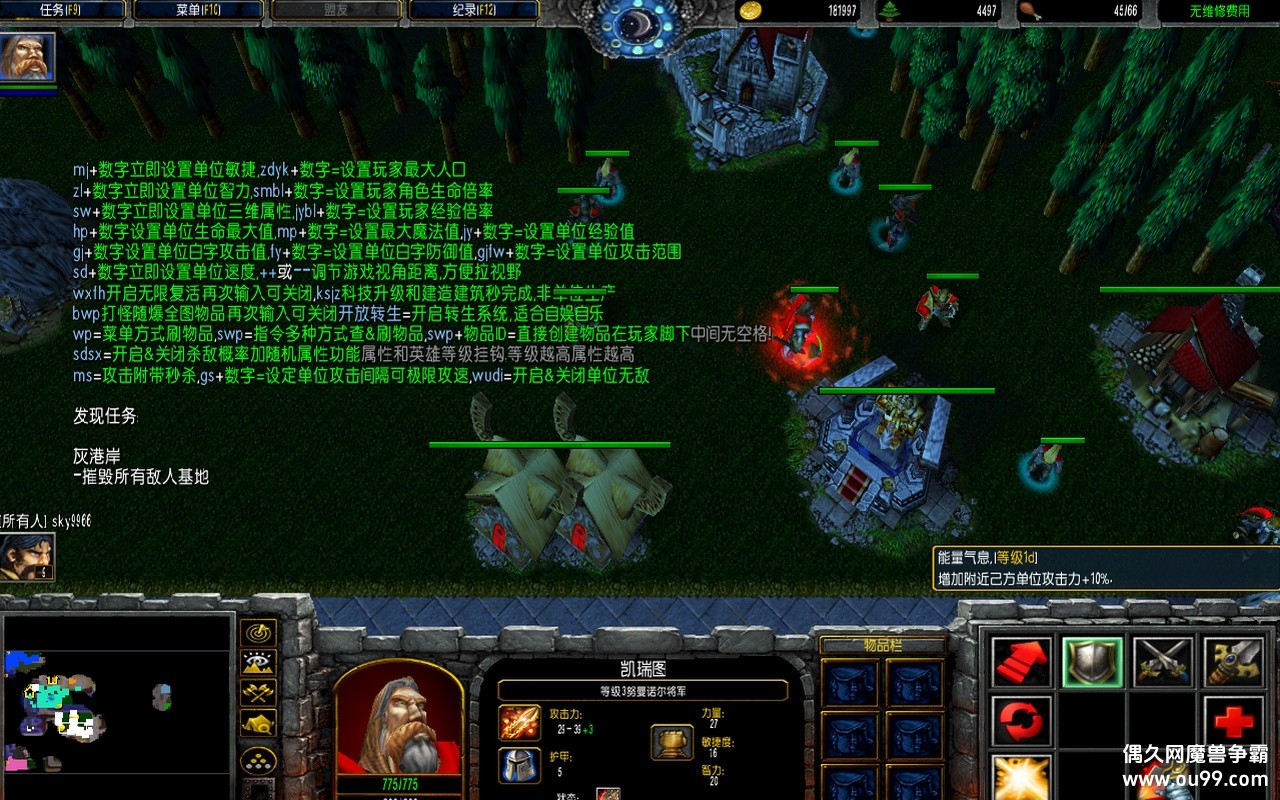1280x800 pixels.
Task: Activate the minimap signal ping button
Action: 259,633
